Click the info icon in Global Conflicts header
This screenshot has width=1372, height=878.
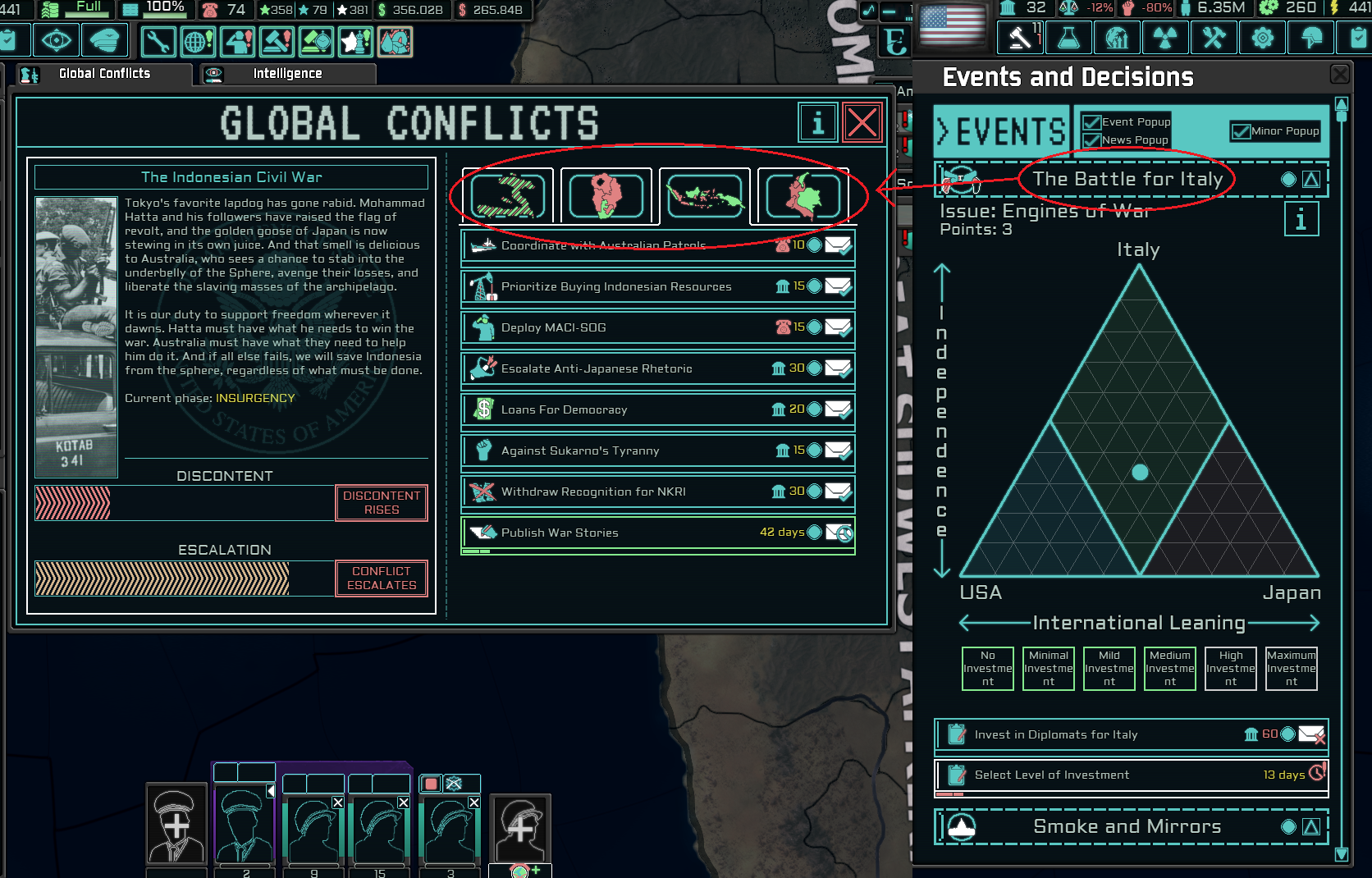(x=817, y=122)
